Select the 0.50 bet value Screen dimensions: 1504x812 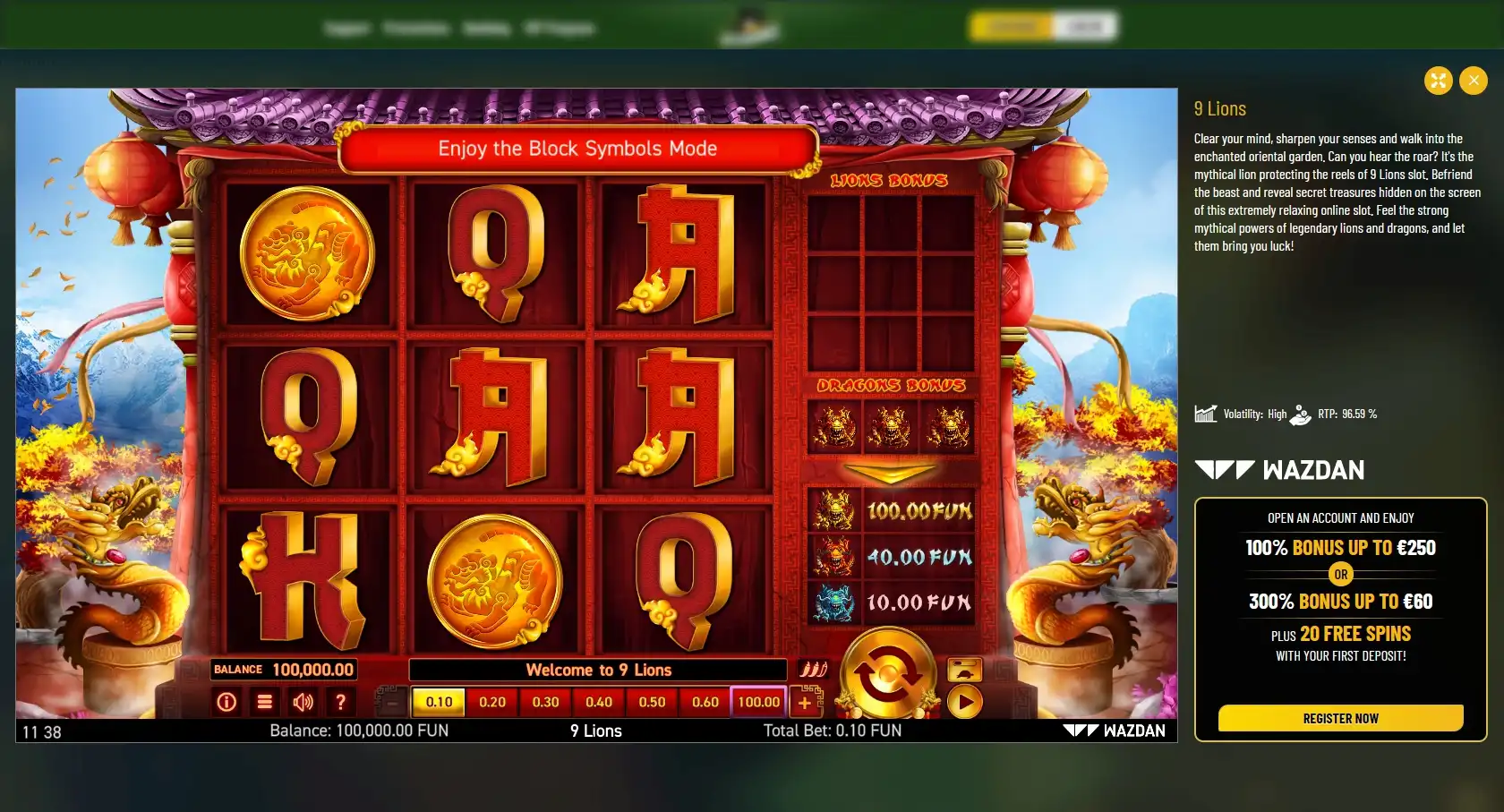click(652, 702)
